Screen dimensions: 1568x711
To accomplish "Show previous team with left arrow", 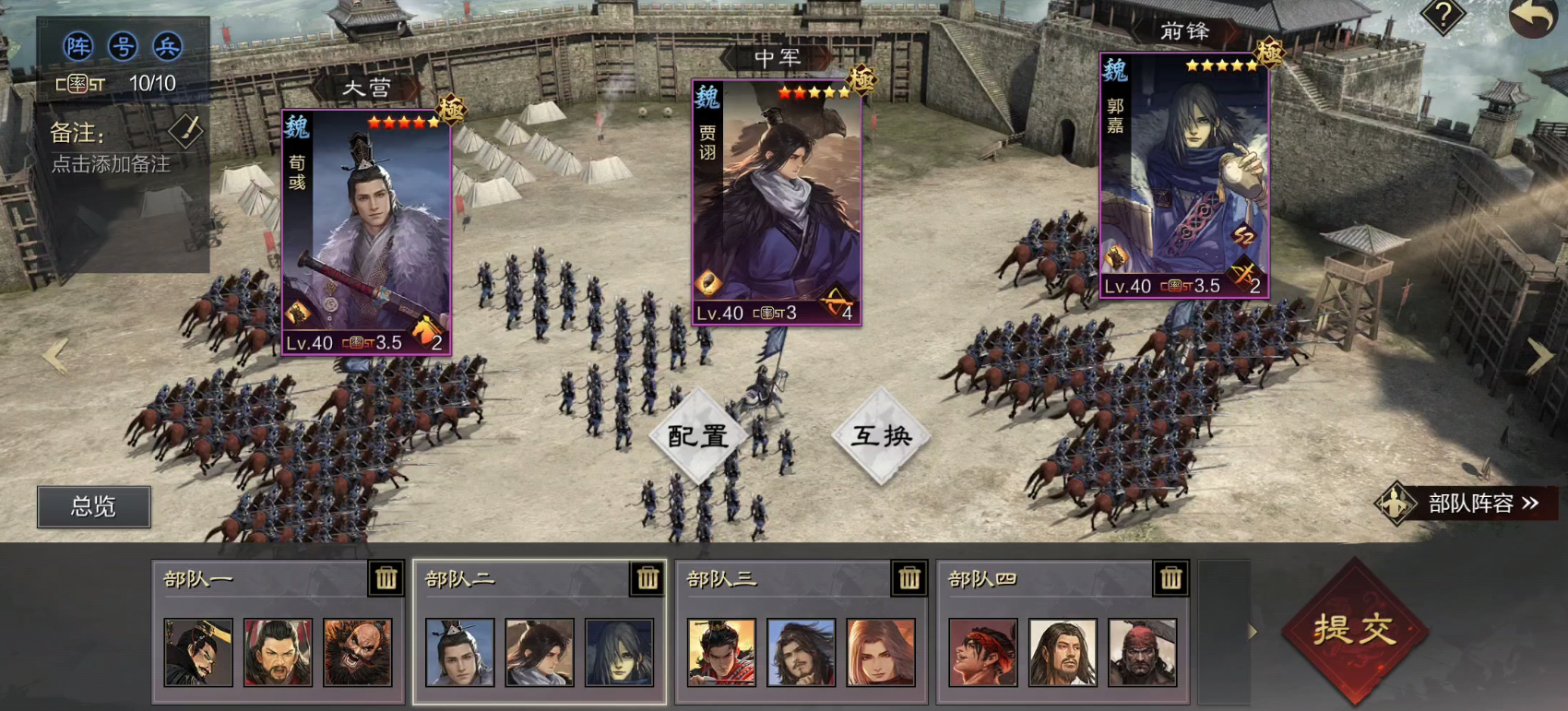I will (x=55, y=356).
